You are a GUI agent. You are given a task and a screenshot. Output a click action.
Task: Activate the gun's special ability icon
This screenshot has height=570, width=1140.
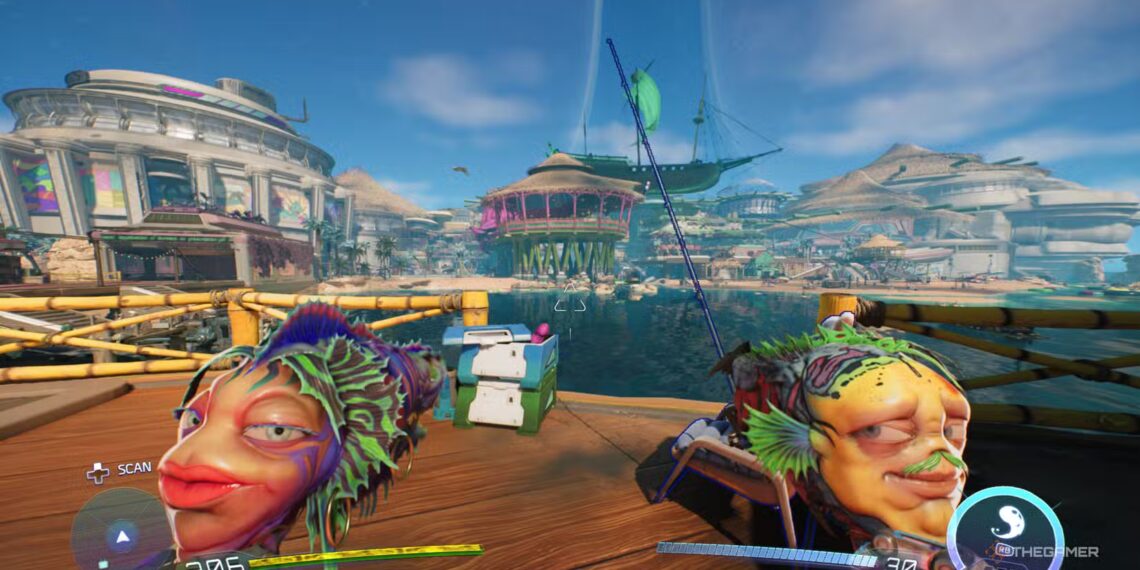click(x=1004, y=529)
